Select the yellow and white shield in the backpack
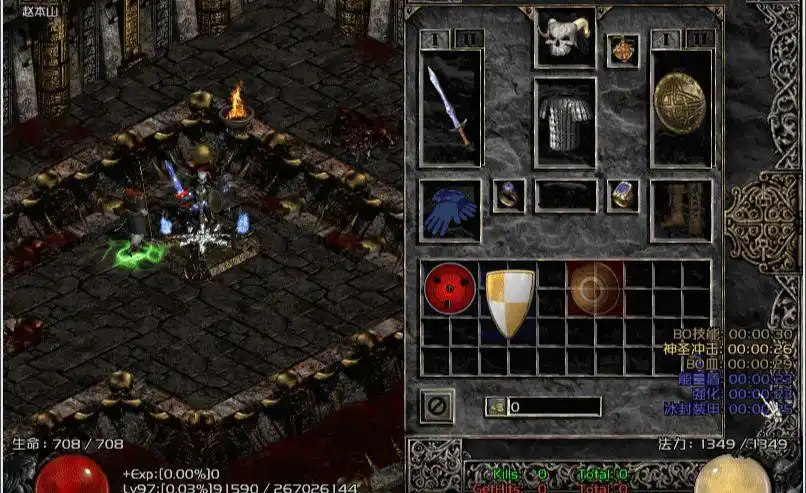The height and width of the screenshot is (493, 806). coord(509,301)
